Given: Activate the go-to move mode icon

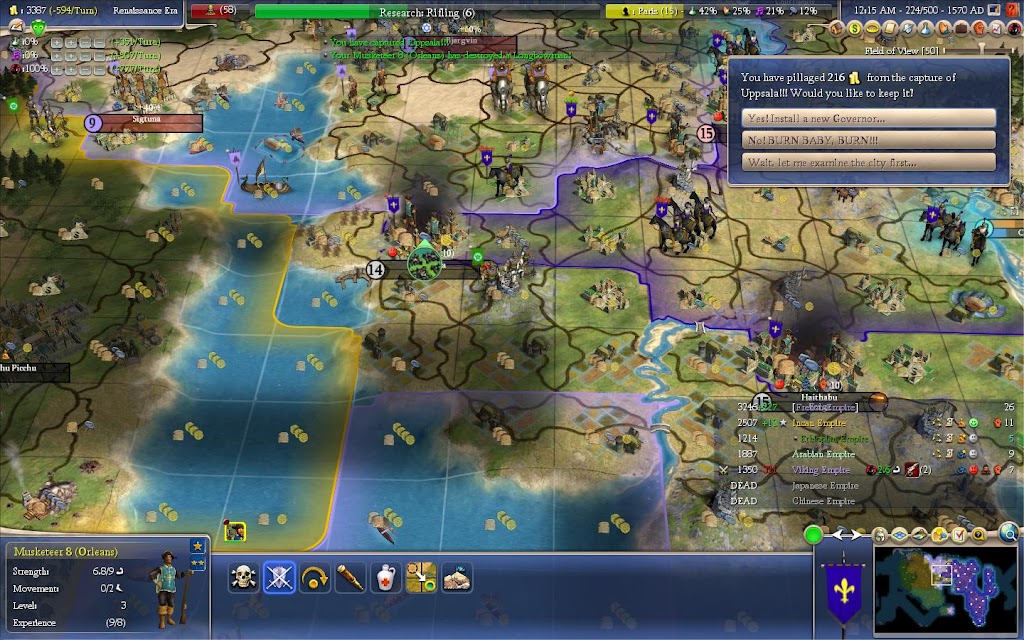Looking at the screenshot, I should (x=421, y=578).
